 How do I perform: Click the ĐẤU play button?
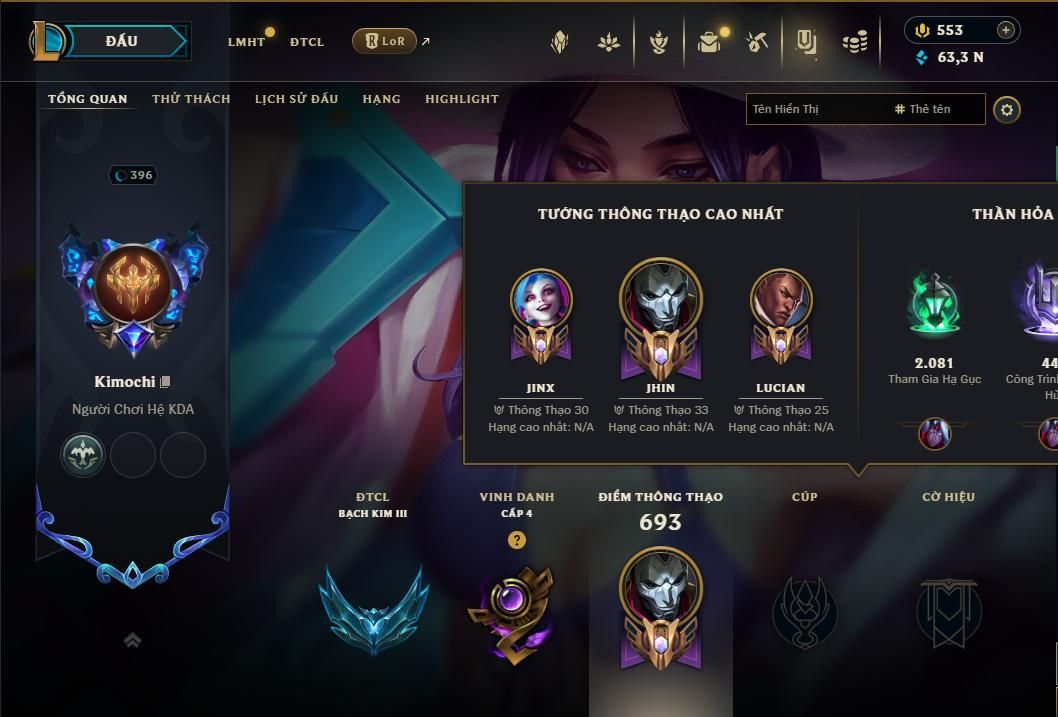[x=122, y=41]
